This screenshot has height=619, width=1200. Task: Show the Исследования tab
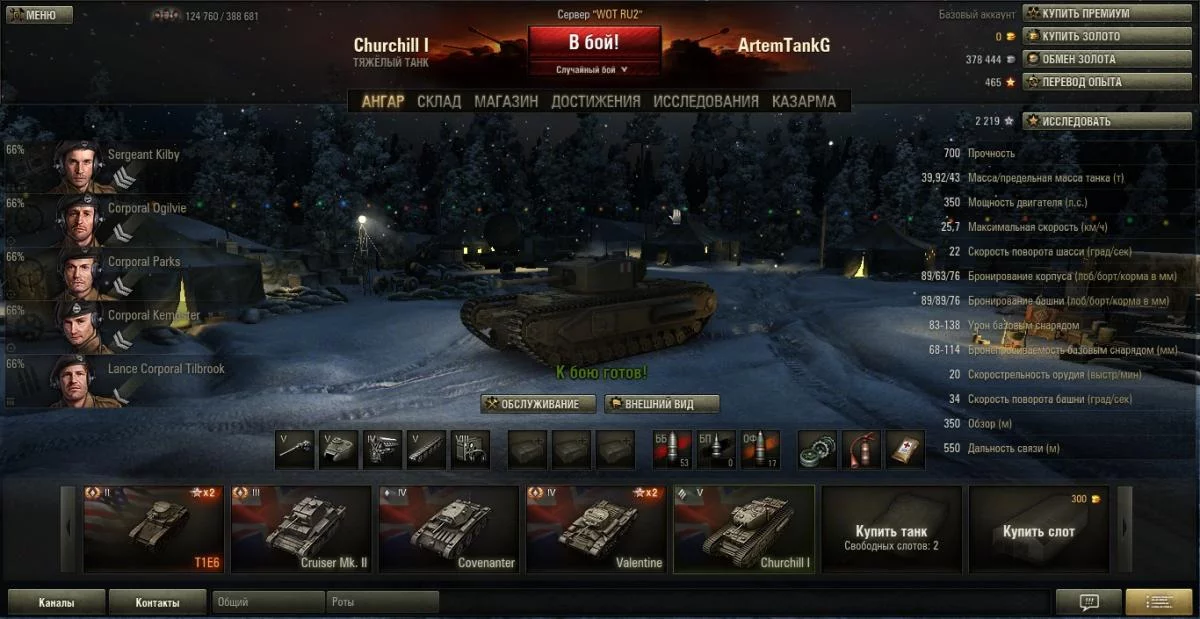coord(706,101)
